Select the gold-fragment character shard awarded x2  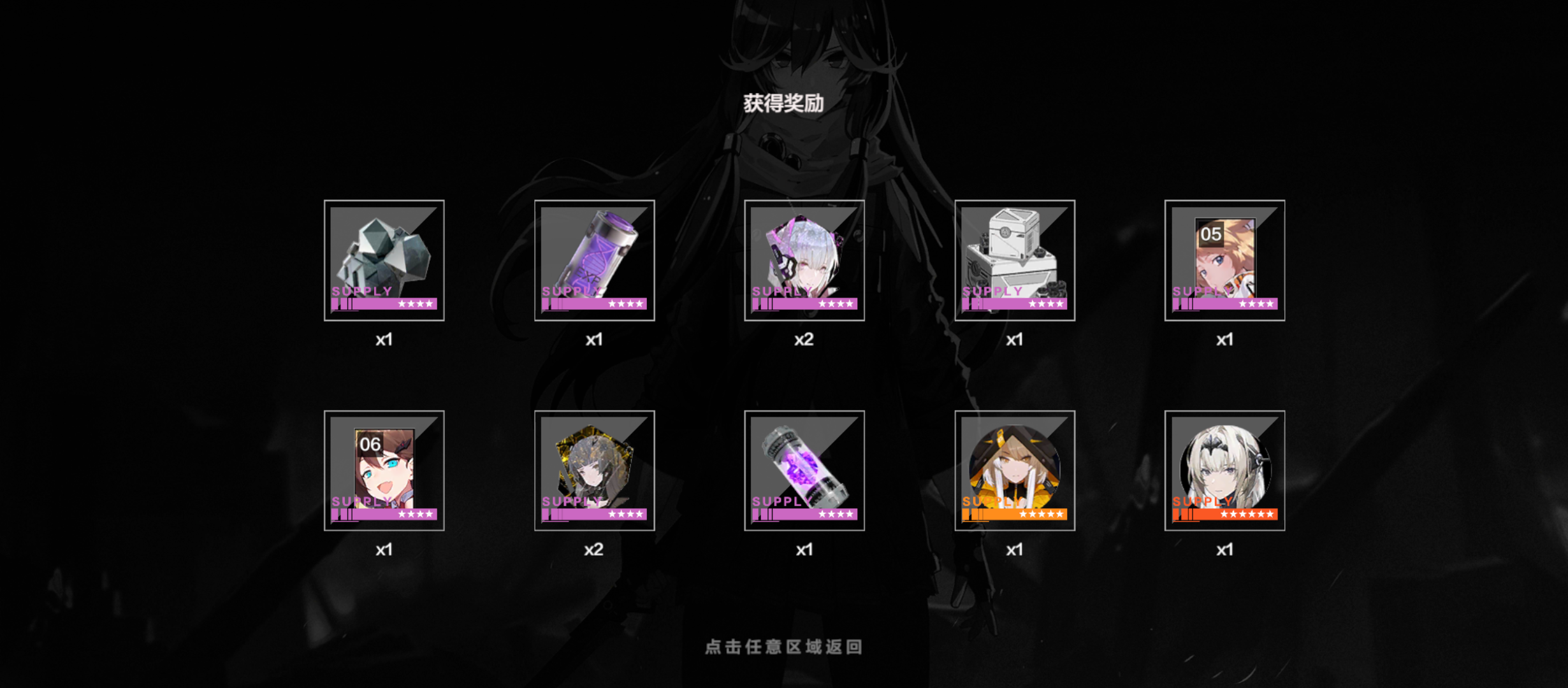(x=595, y=471)
